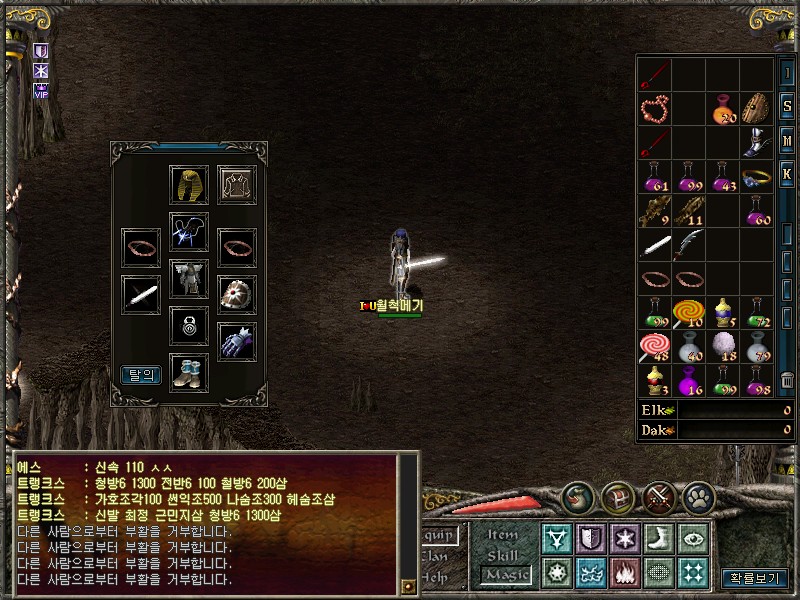
Task: Choose the equipped boots slot
Action: pos(189,372)
